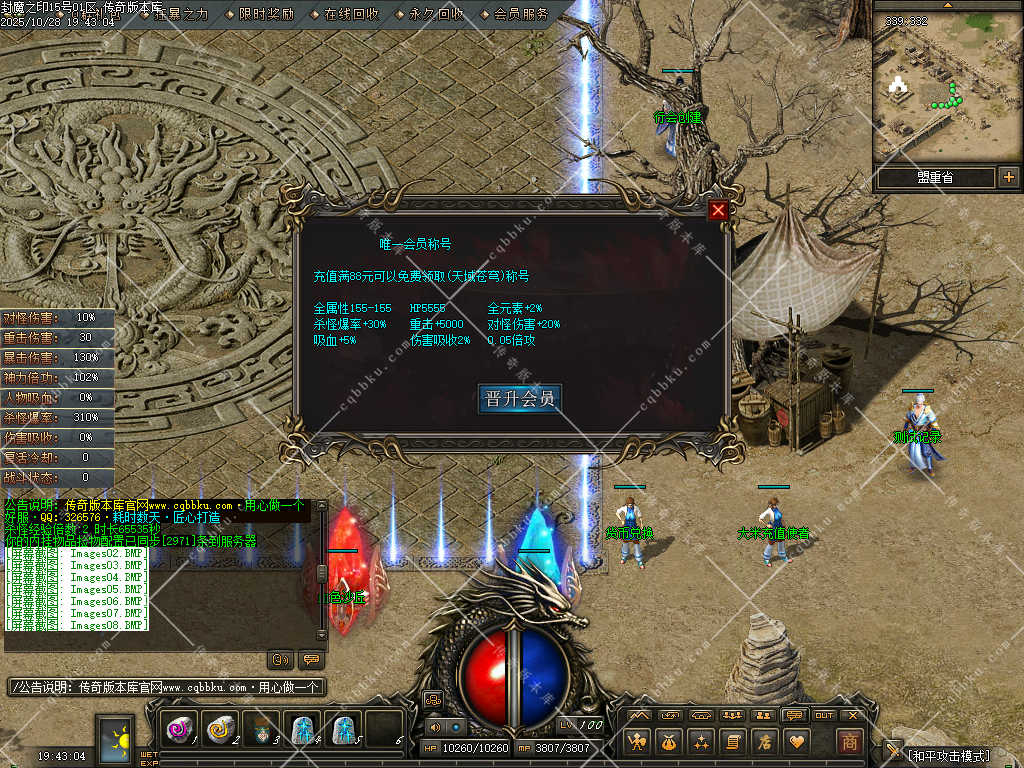The width and height of the screenshot is (1024, 768).
Task: Open the 永久回收 menu
Action: coord(436,14)
